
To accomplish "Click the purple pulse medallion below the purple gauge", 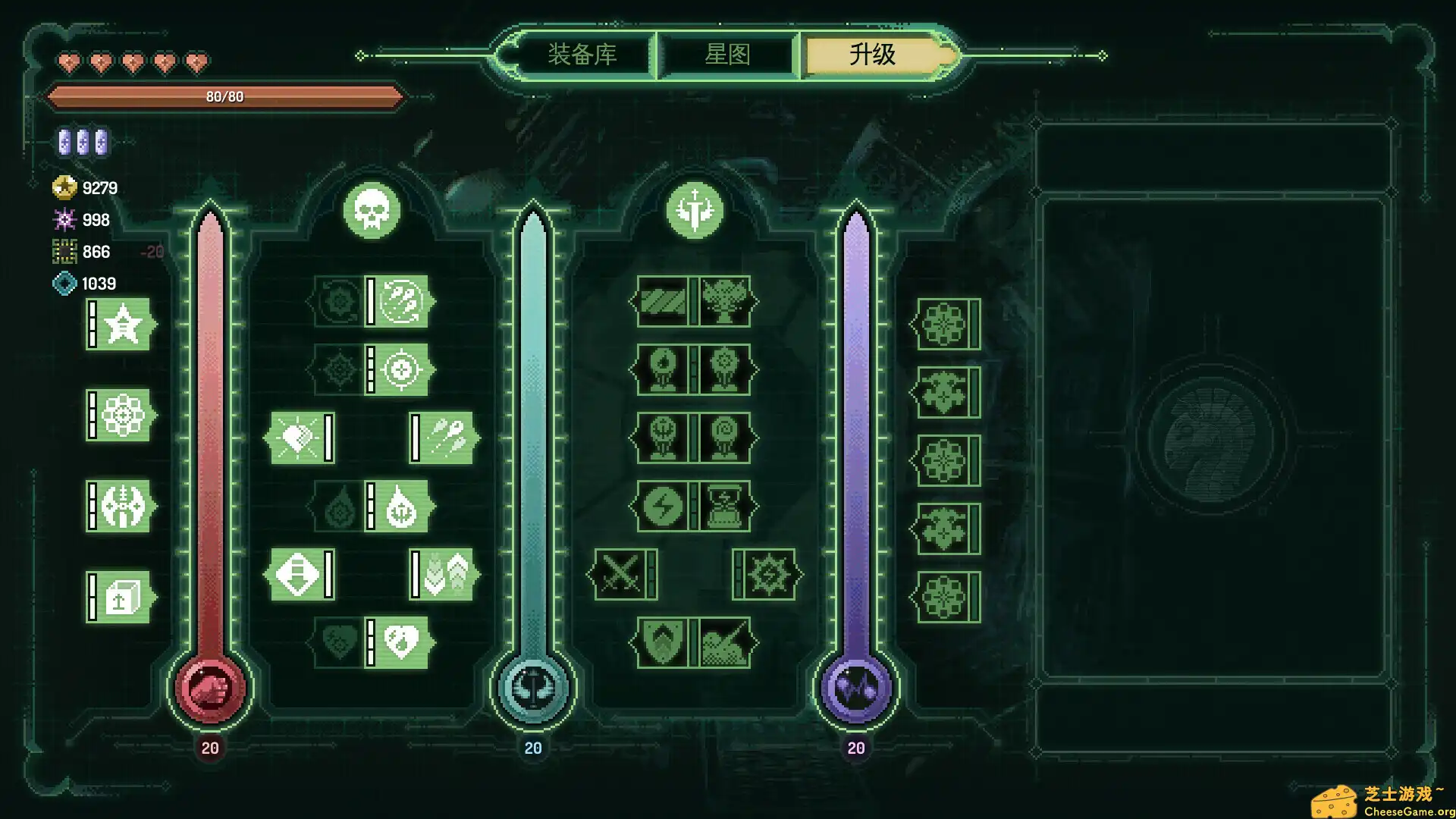I will point(856,688).
